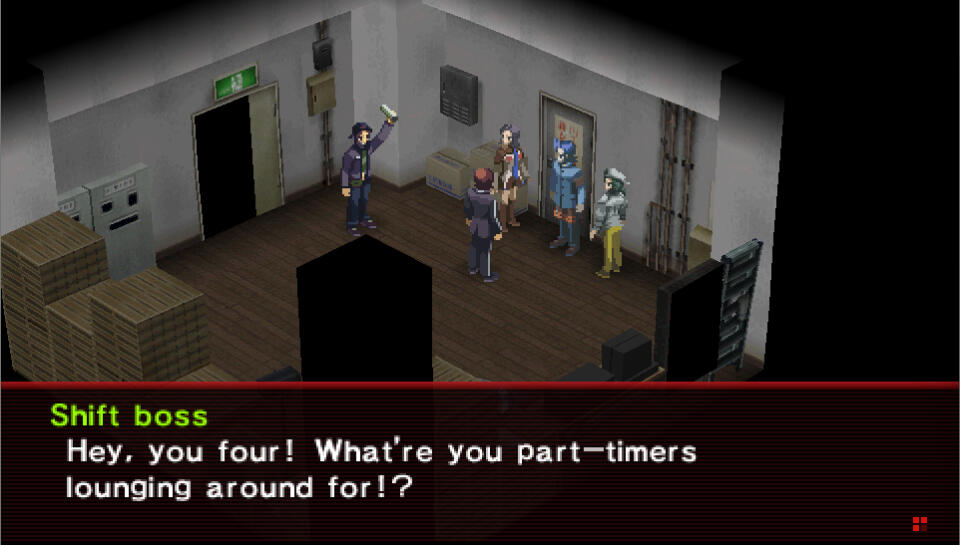Click the red dialogue advance indicator
960x545 pixels.
click(x=919, y=523)
